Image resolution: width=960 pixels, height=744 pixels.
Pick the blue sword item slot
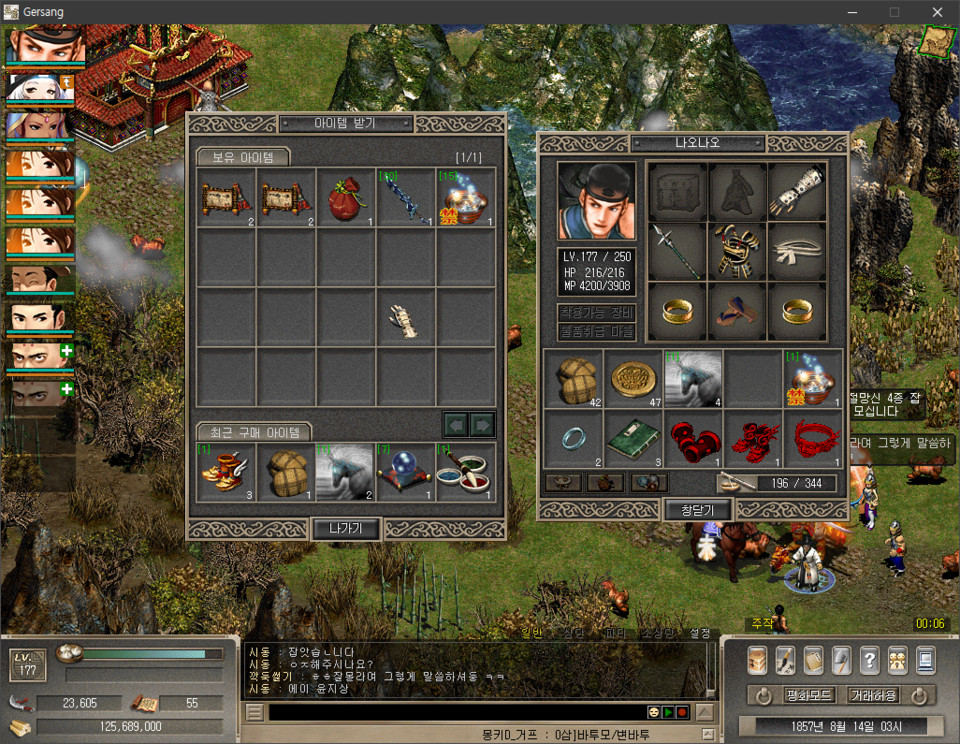[405, 197]
